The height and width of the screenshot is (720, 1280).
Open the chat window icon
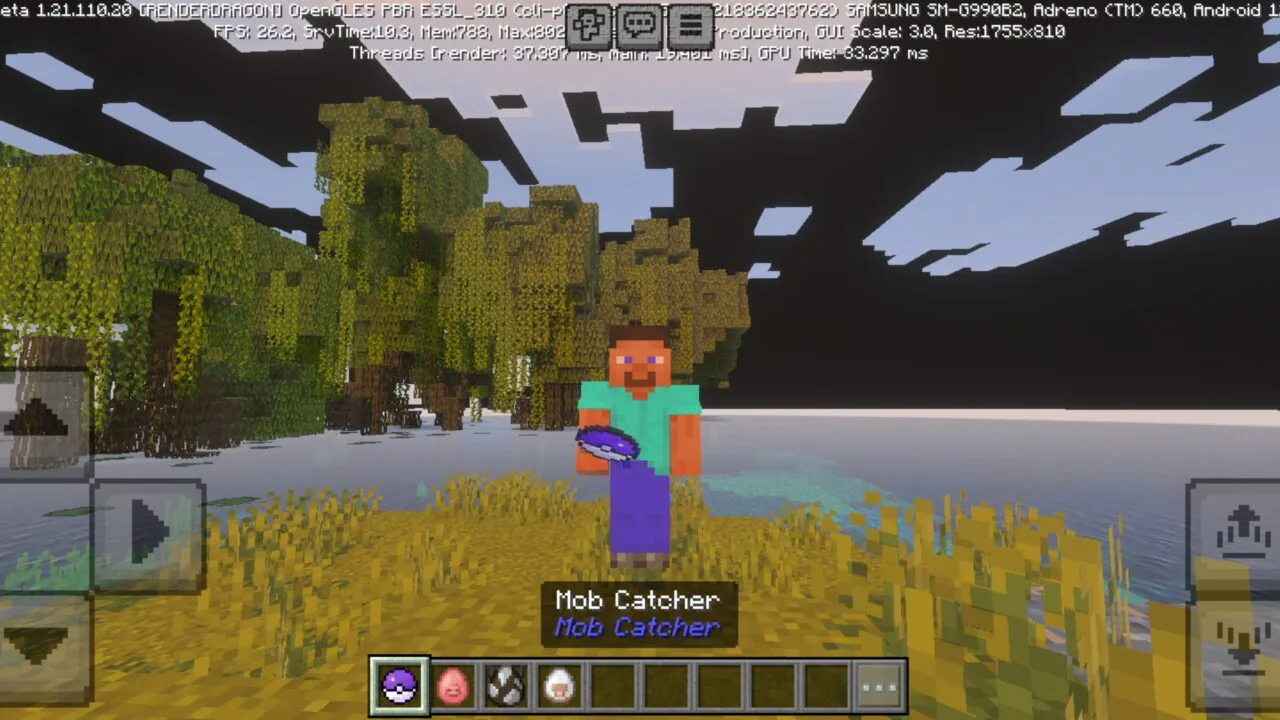(640, 22)
